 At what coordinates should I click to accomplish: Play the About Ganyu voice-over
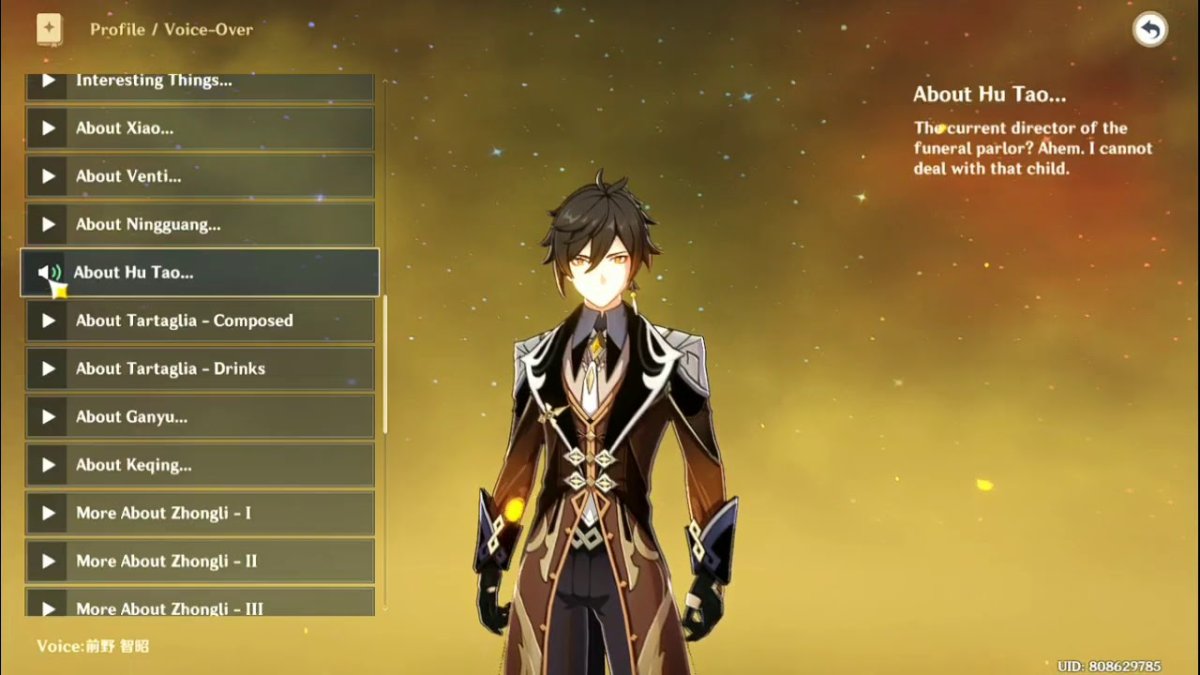[200, 417]
